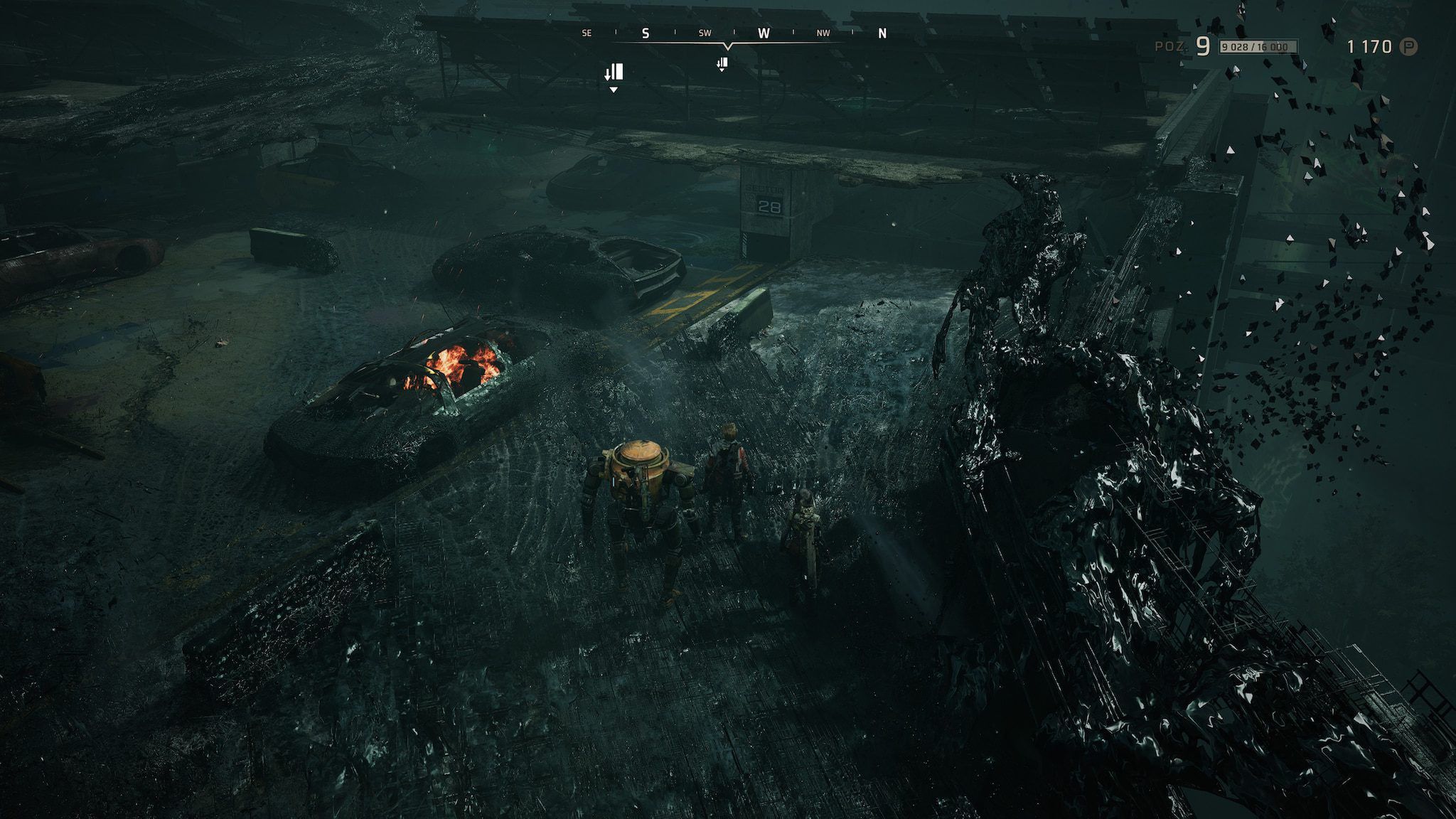Select the objective marker beneath the S heading

click(614, 73)
